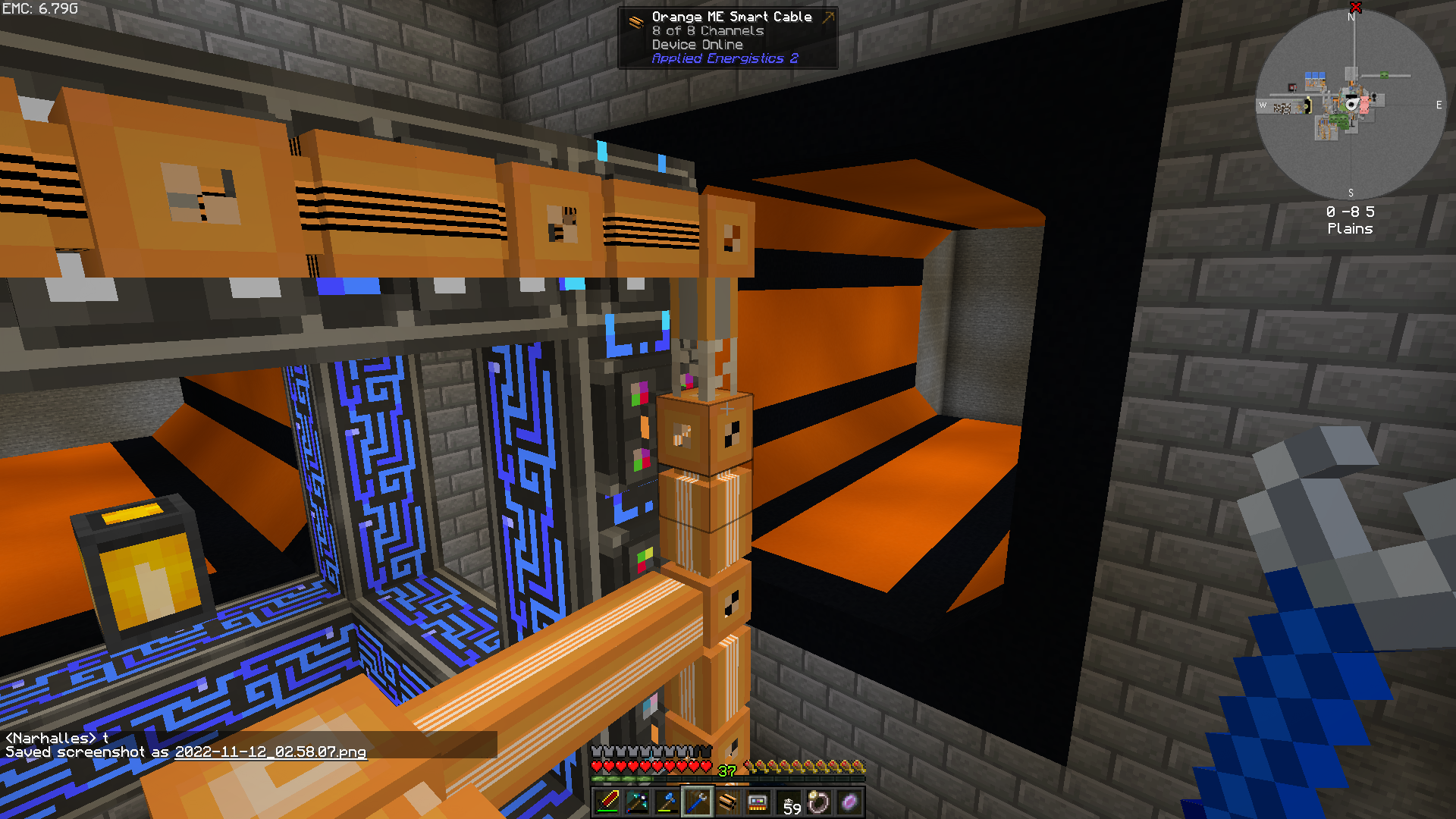Image resolution: width=1456 pixels, height=819 pixels.
Task: Click the screenshot filename link in chat
Action: pyautogui.click(x=269, y=752)
